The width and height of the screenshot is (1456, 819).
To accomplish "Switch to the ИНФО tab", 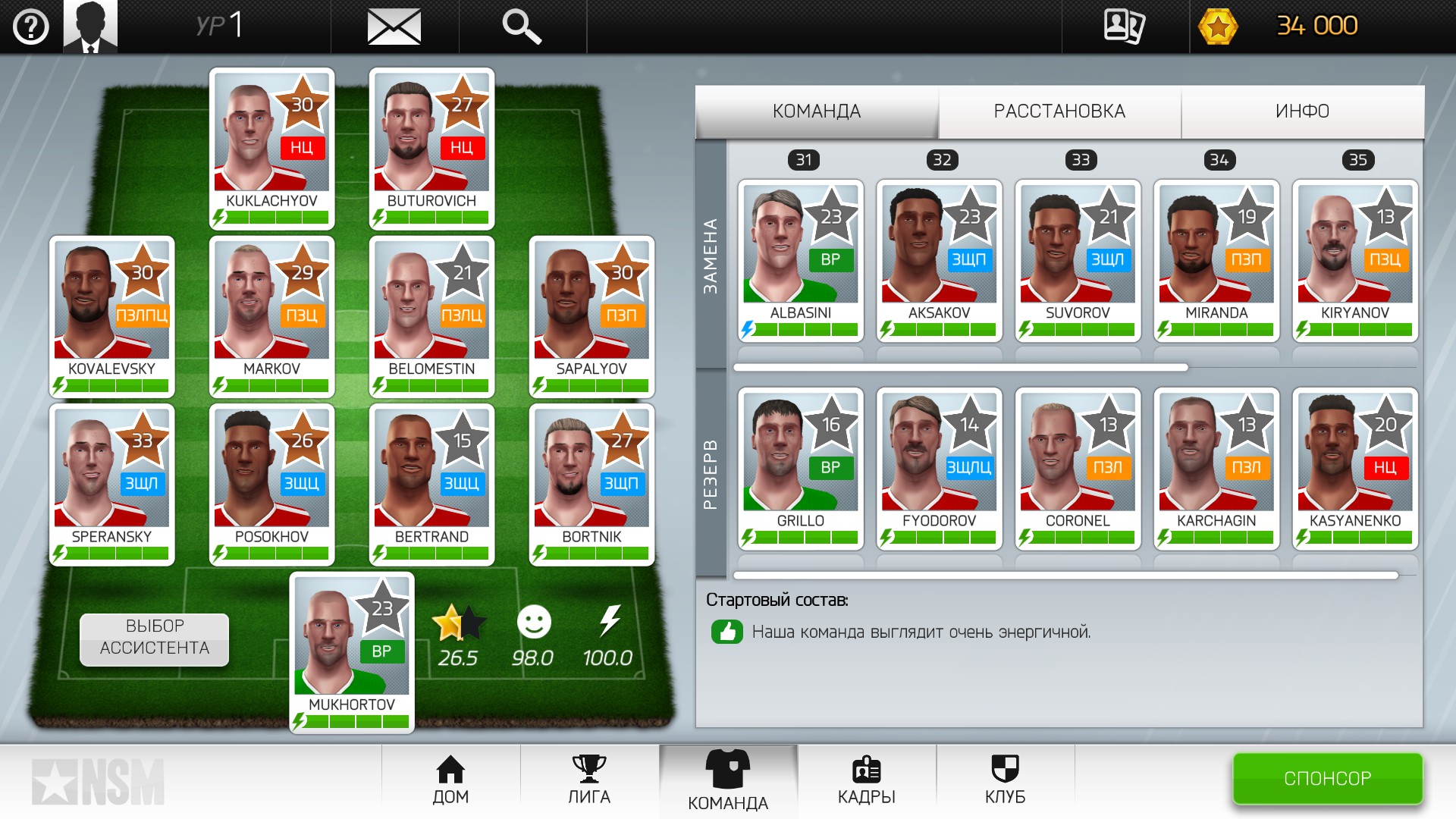I will (1302, 111).
